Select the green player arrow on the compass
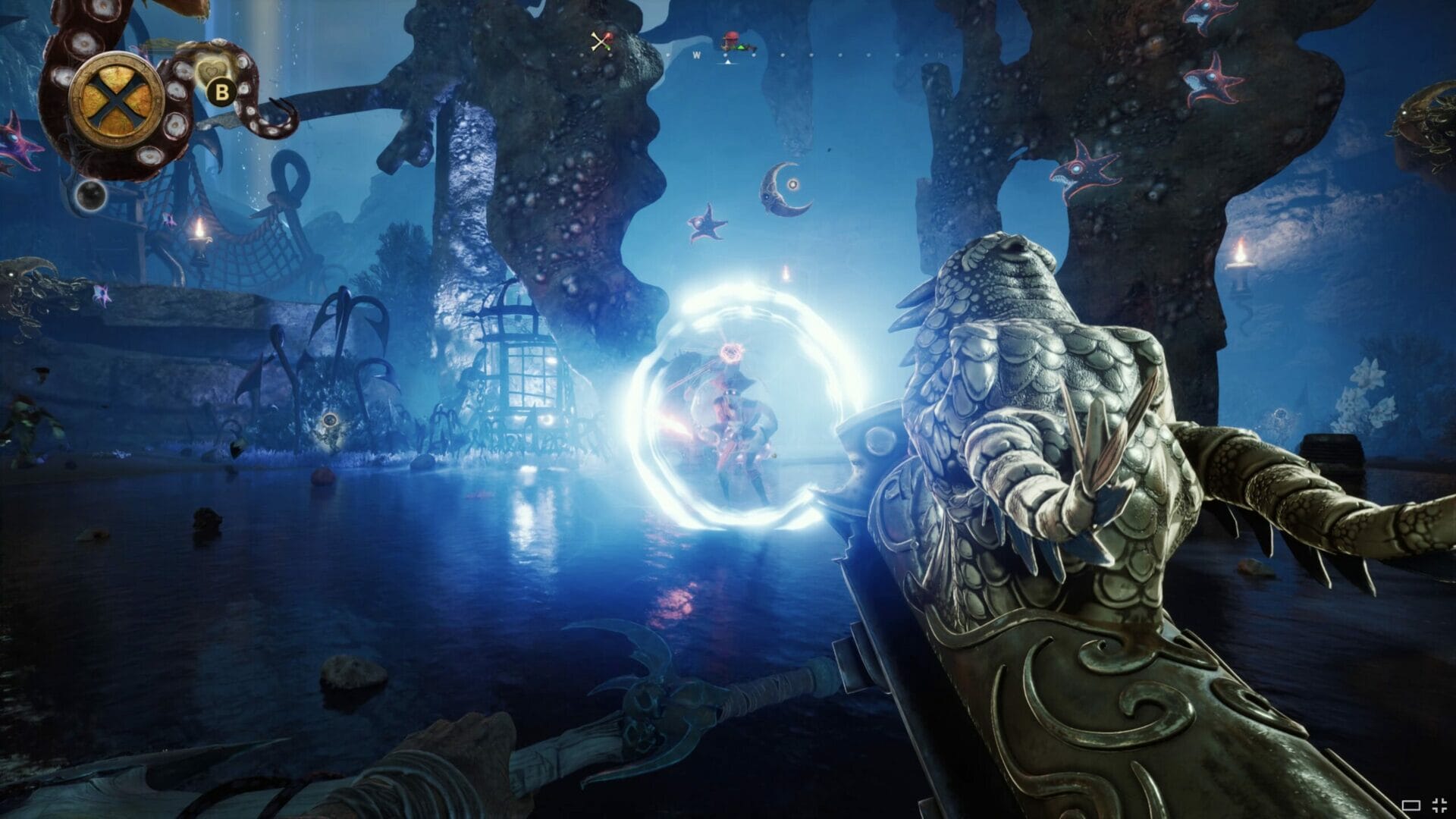 (740, 47)
